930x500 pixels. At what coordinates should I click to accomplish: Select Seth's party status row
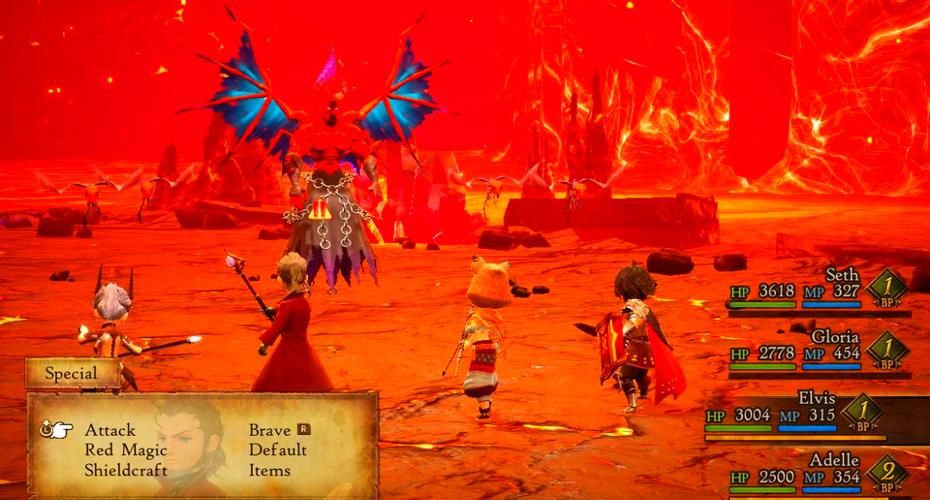pyautogui.click(x=818, y=290)
